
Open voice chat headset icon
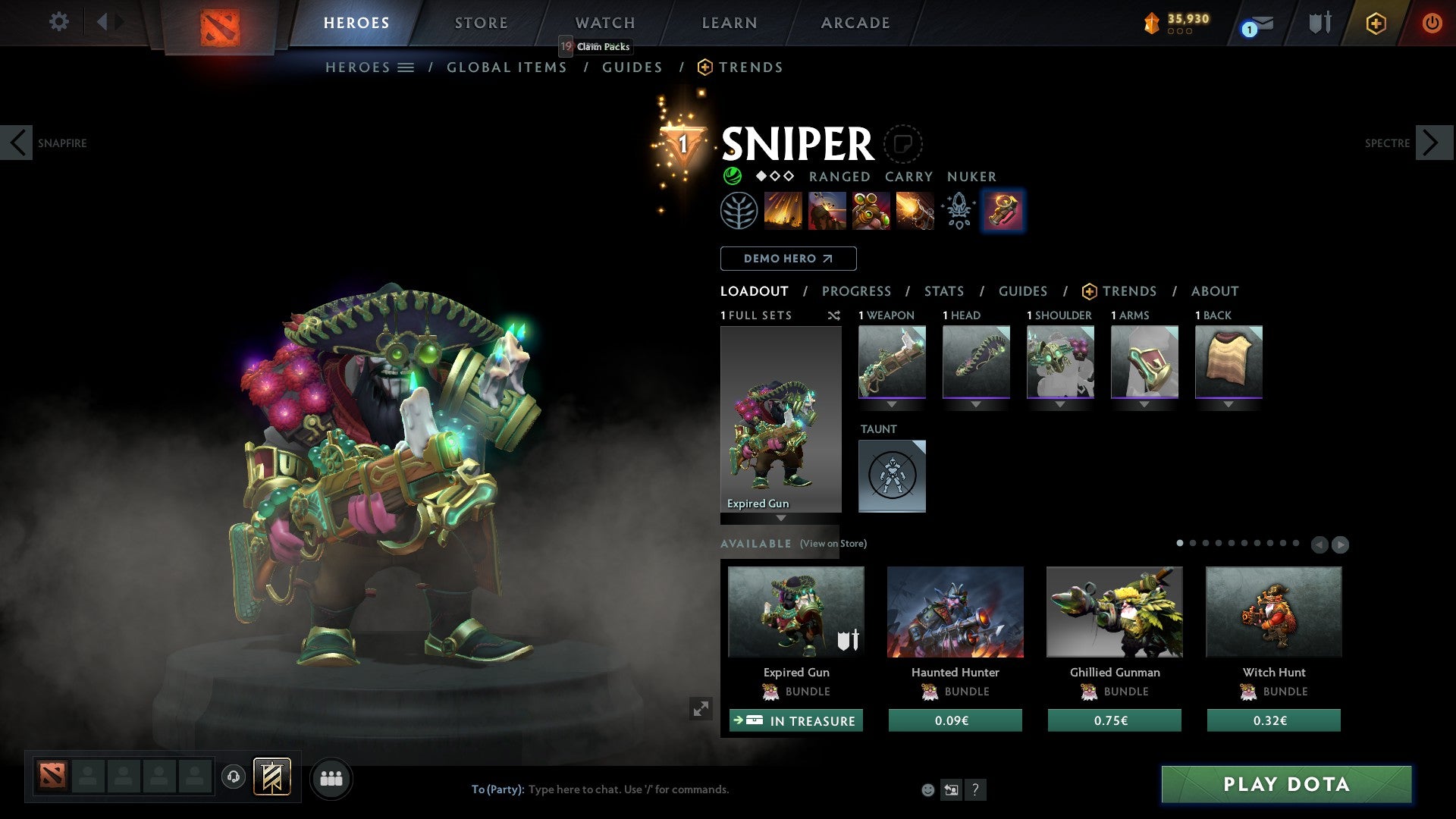pyautogui.click(x=233, y=778)
